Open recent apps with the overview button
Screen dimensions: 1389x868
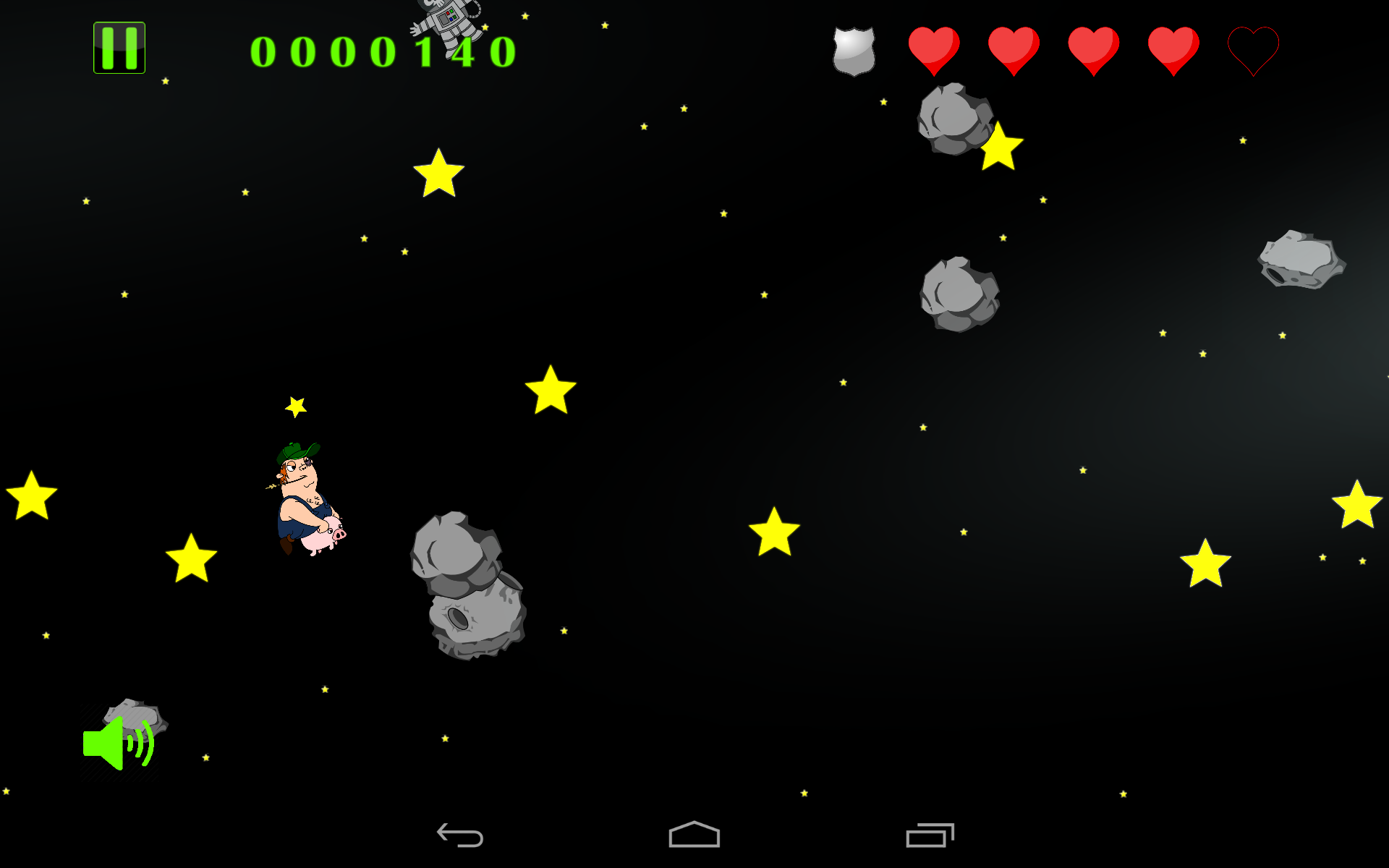pyautogui.click(x=930, y=833)
